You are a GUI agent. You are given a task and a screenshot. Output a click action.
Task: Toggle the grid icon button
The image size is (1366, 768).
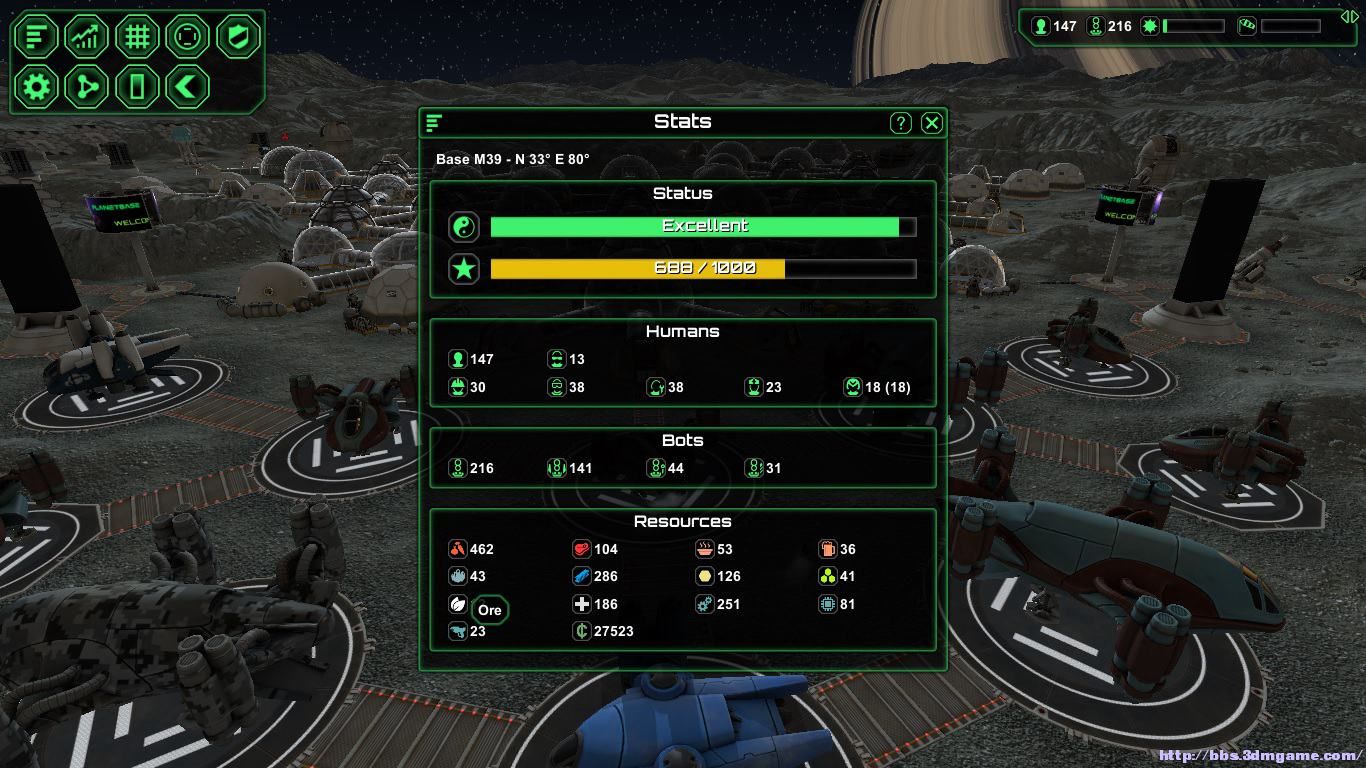tap(137, 37)
